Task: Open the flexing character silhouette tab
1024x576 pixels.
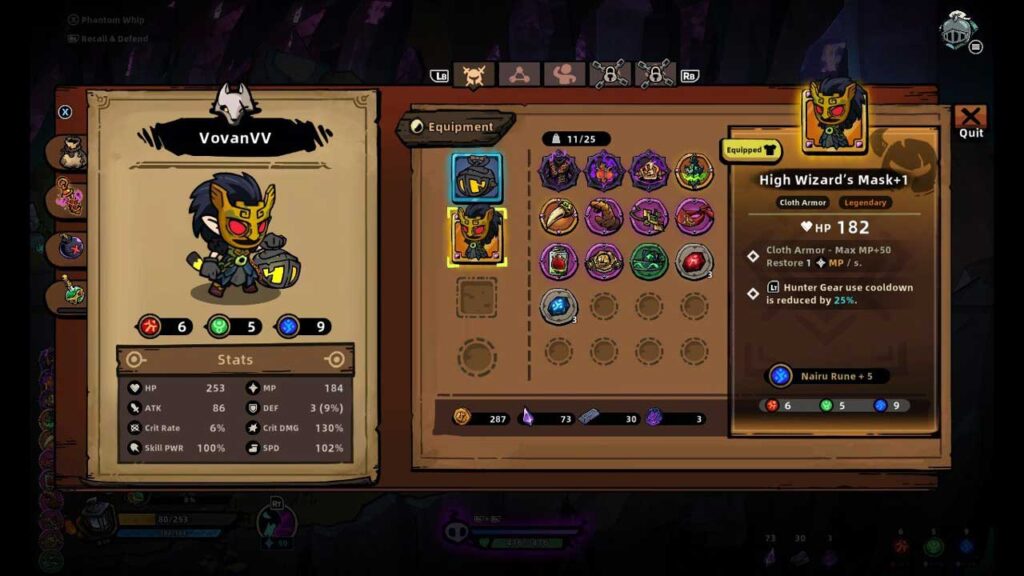Action: [x=564, y=75]
